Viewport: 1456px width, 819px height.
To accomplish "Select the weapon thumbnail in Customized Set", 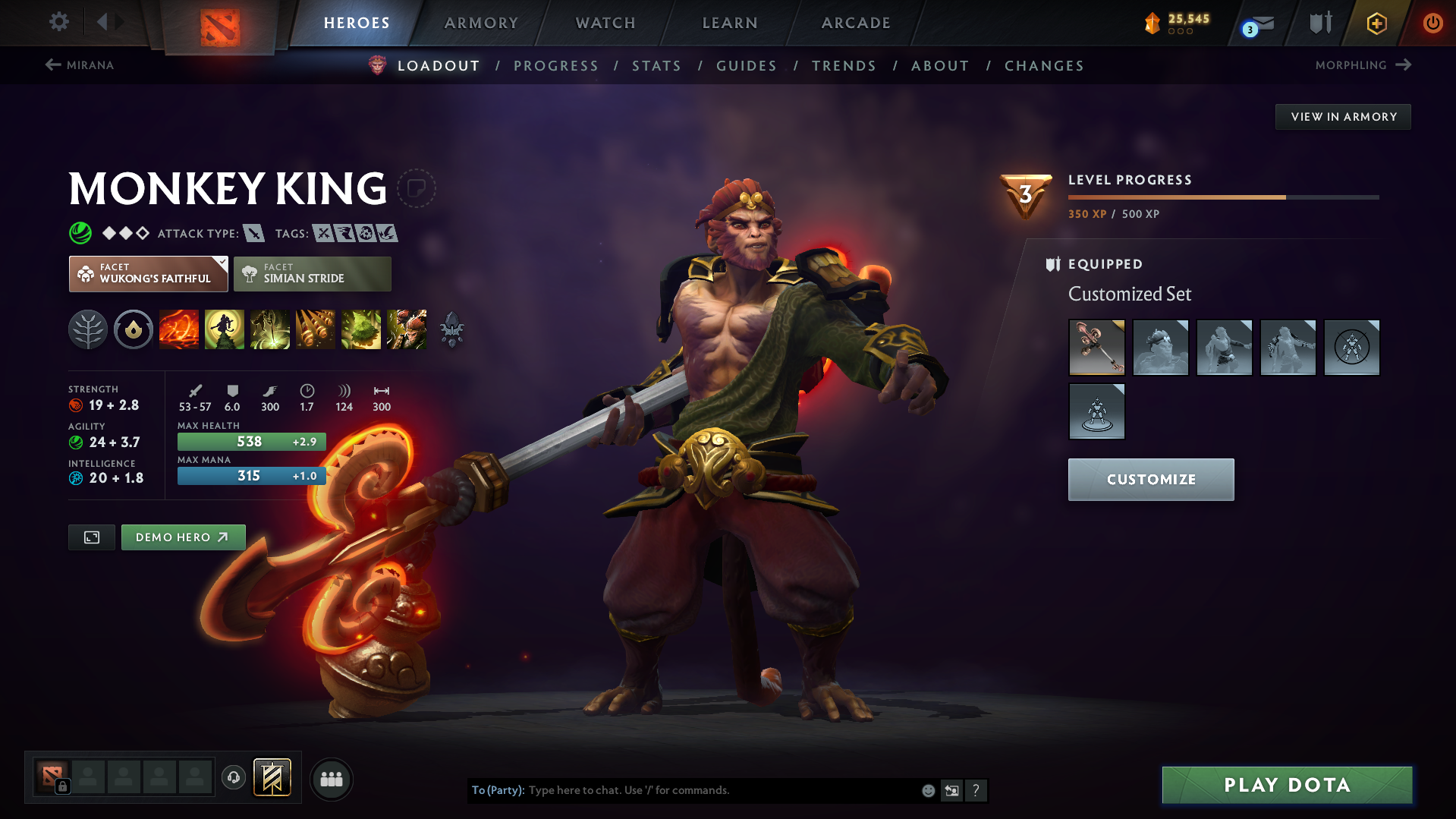I will click(x=1096, y=348).
